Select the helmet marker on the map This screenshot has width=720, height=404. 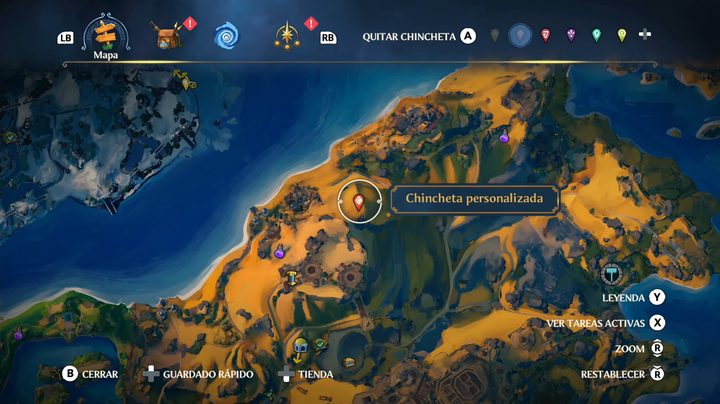pyautogui.click(x=299, y=347)
